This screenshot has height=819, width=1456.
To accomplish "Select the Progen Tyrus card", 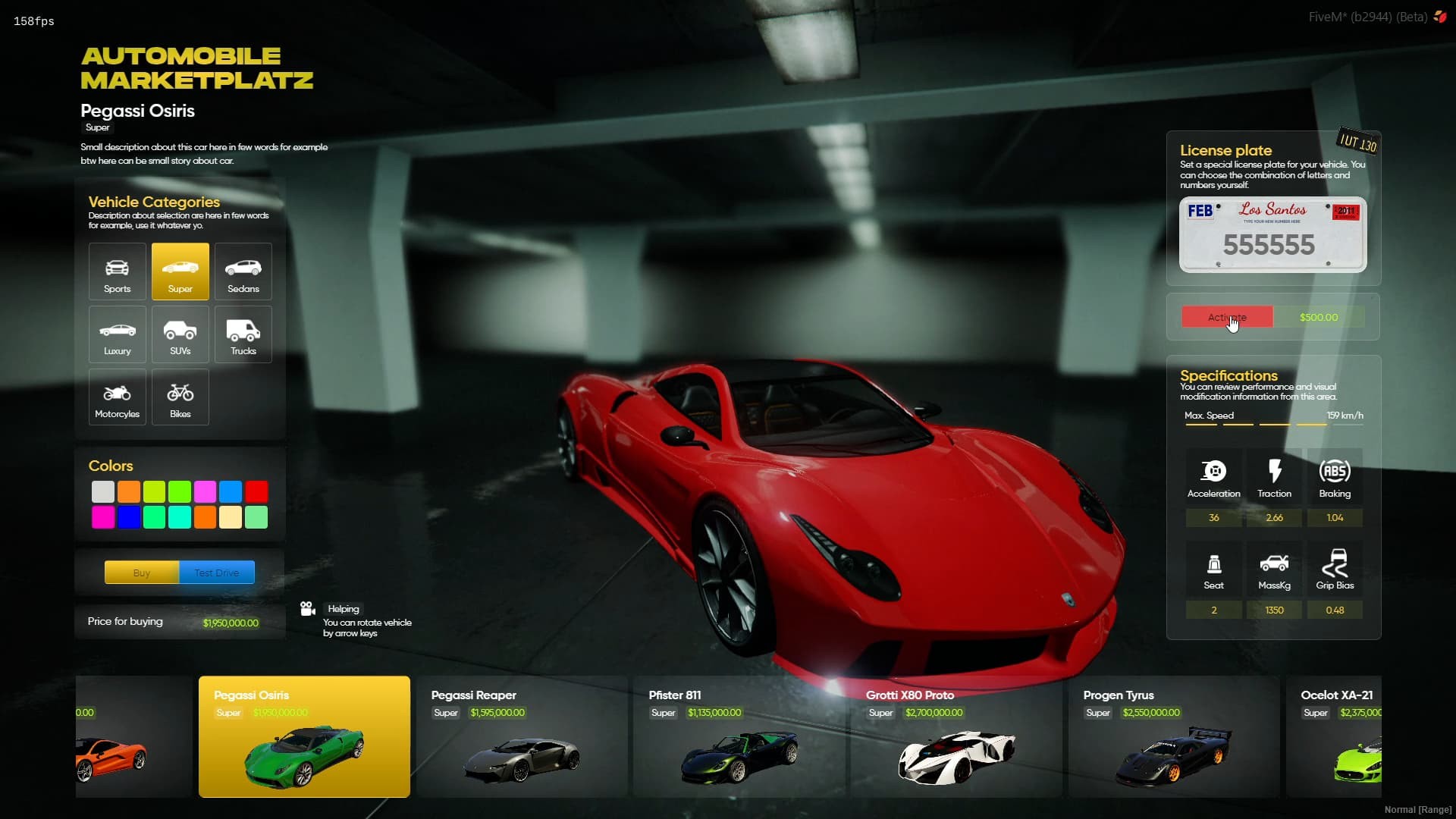I will coord(1174,736).
